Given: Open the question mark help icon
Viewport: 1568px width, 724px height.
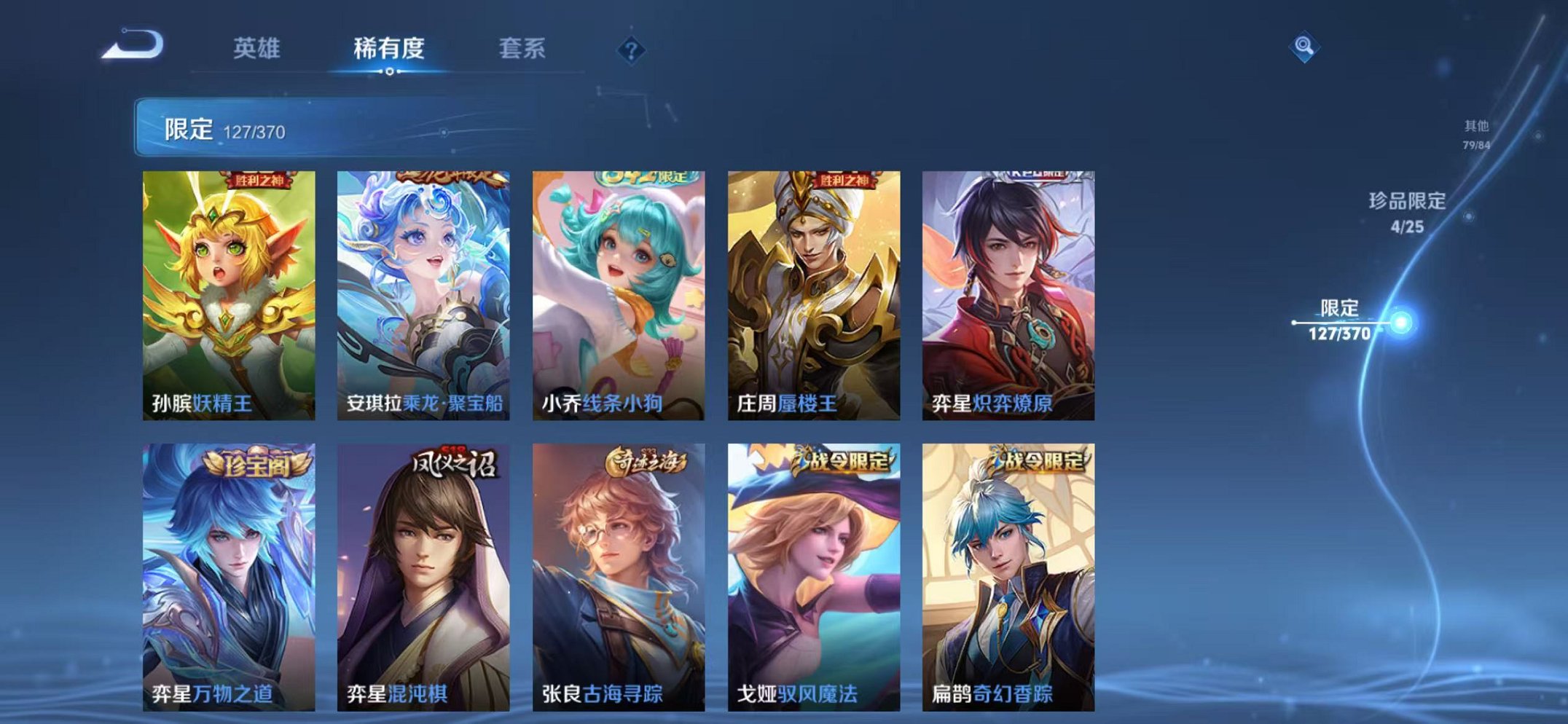Looking at the screenshot, I should tap(631, 51).
